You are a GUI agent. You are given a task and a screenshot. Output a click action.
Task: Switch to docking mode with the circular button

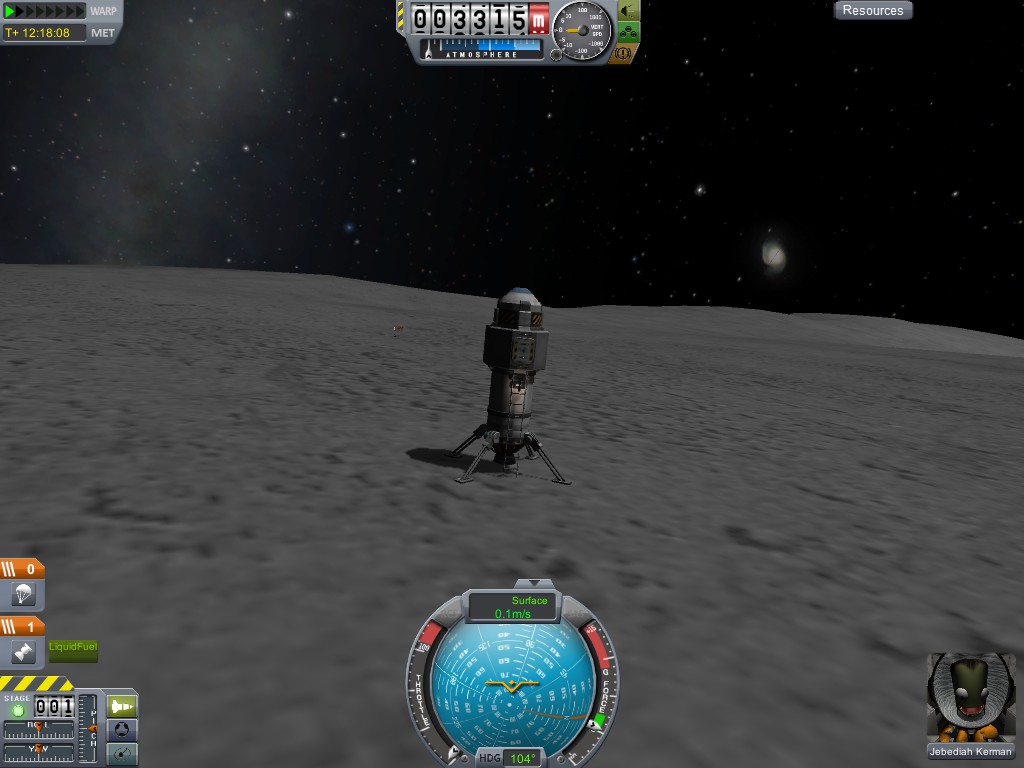[x=121, y=729]
